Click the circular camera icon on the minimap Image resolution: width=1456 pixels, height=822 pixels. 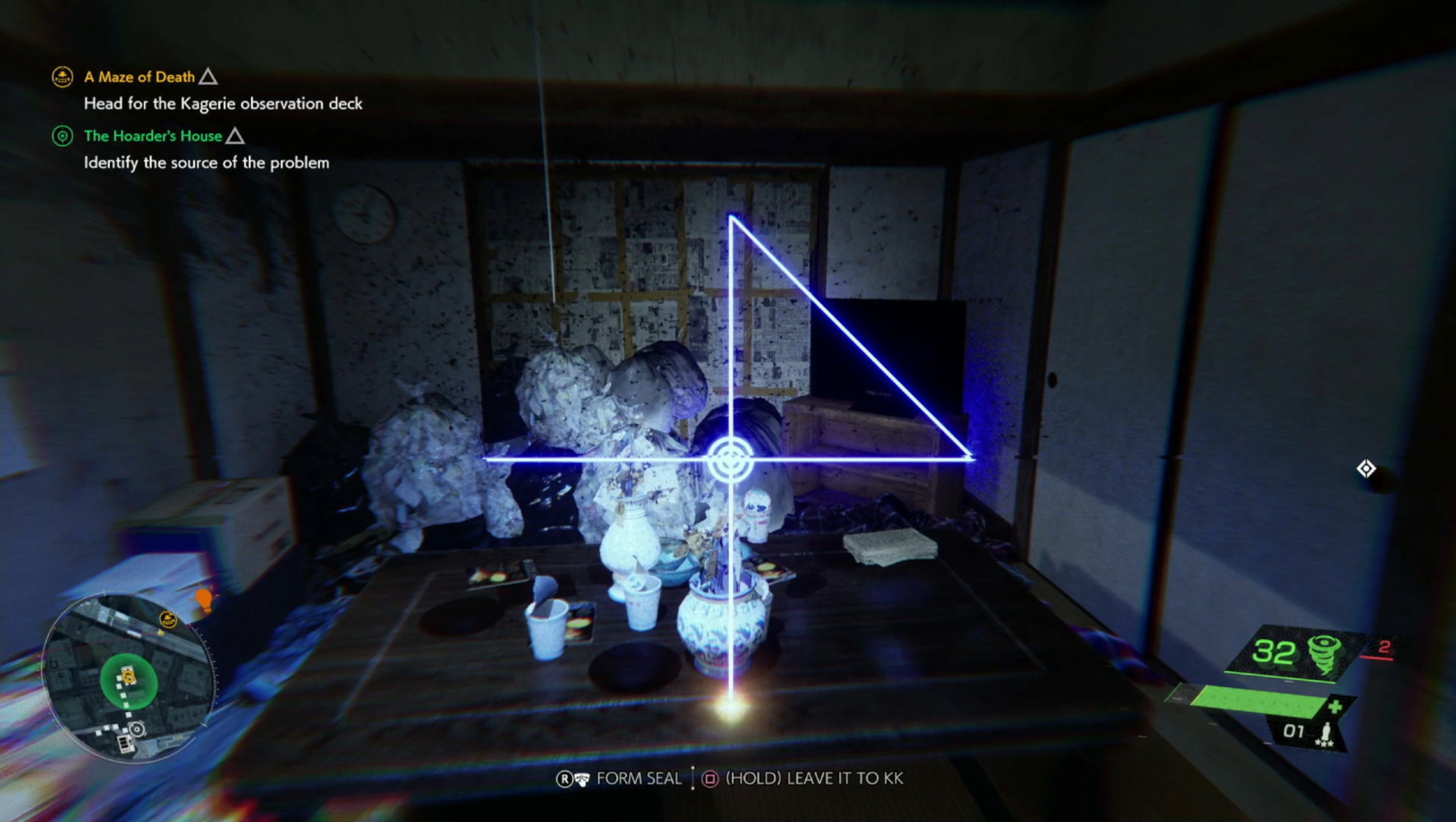pos(137,728)
